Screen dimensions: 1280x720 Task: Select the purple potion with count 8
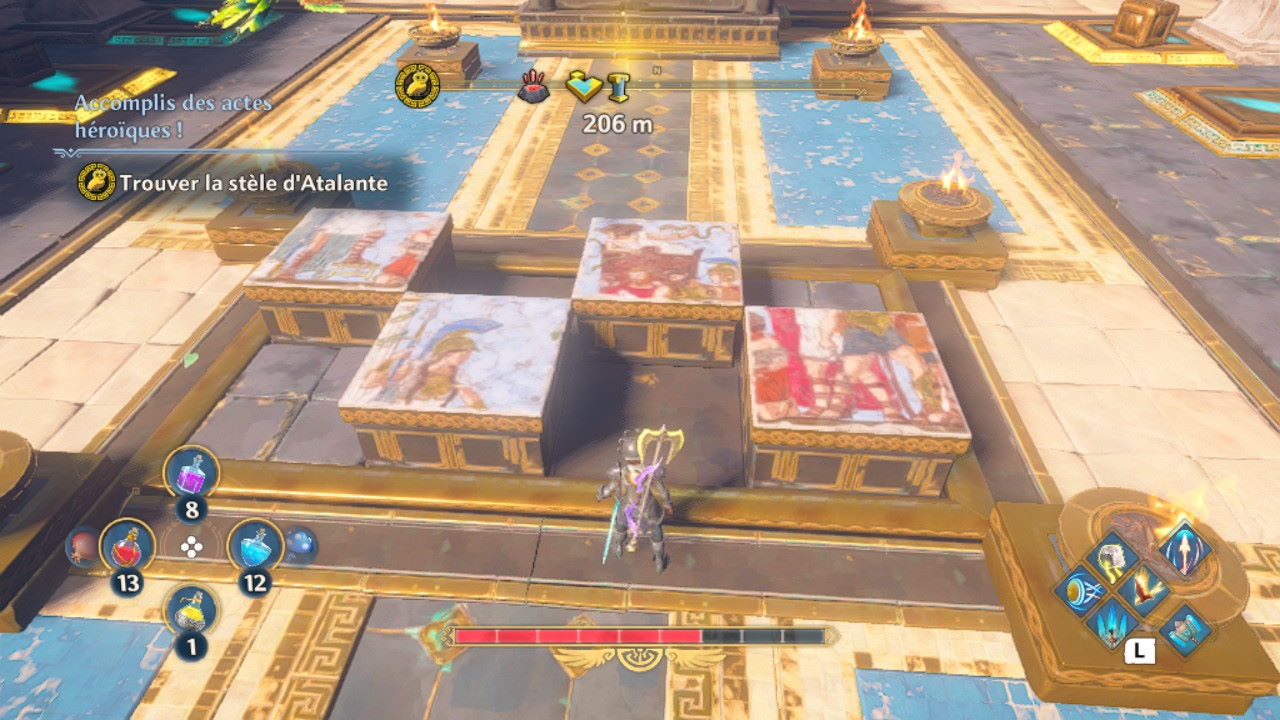click(190, 472)
